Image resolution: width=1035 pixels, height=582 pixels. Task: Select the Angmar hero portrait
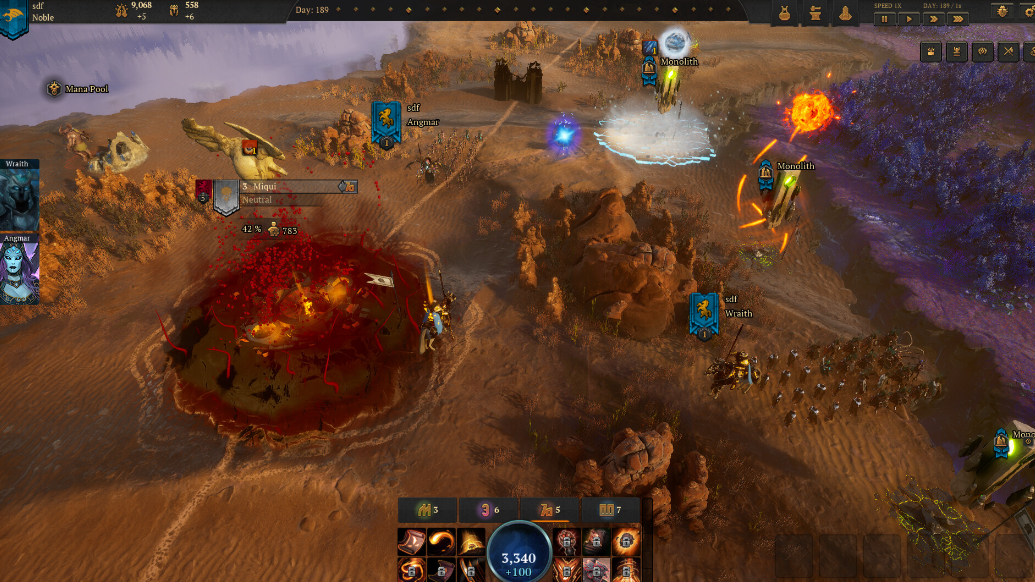(19, 271)
